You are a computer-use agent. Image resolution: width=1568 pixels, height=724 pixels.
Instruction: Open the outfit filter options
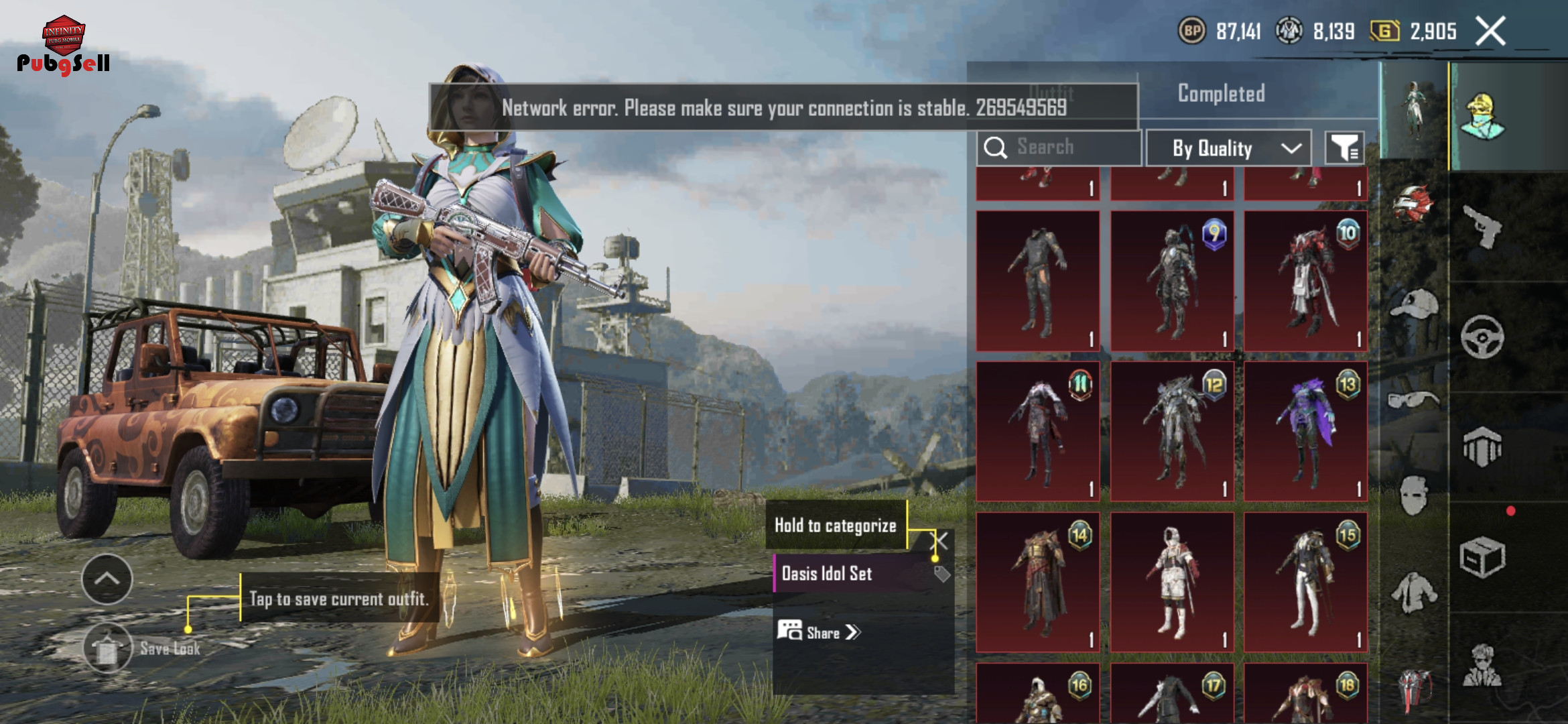[1344, 148]
